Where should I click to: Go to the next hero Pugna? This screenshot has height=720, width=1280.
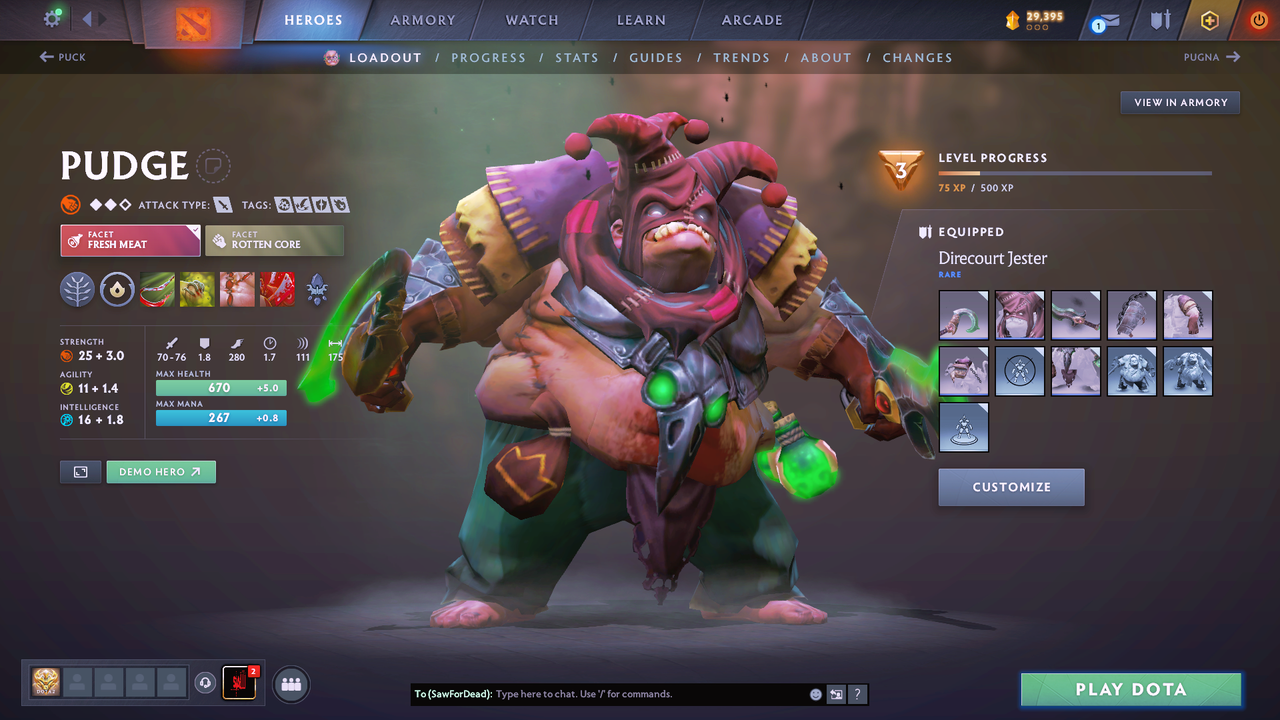pos(1205,57)
